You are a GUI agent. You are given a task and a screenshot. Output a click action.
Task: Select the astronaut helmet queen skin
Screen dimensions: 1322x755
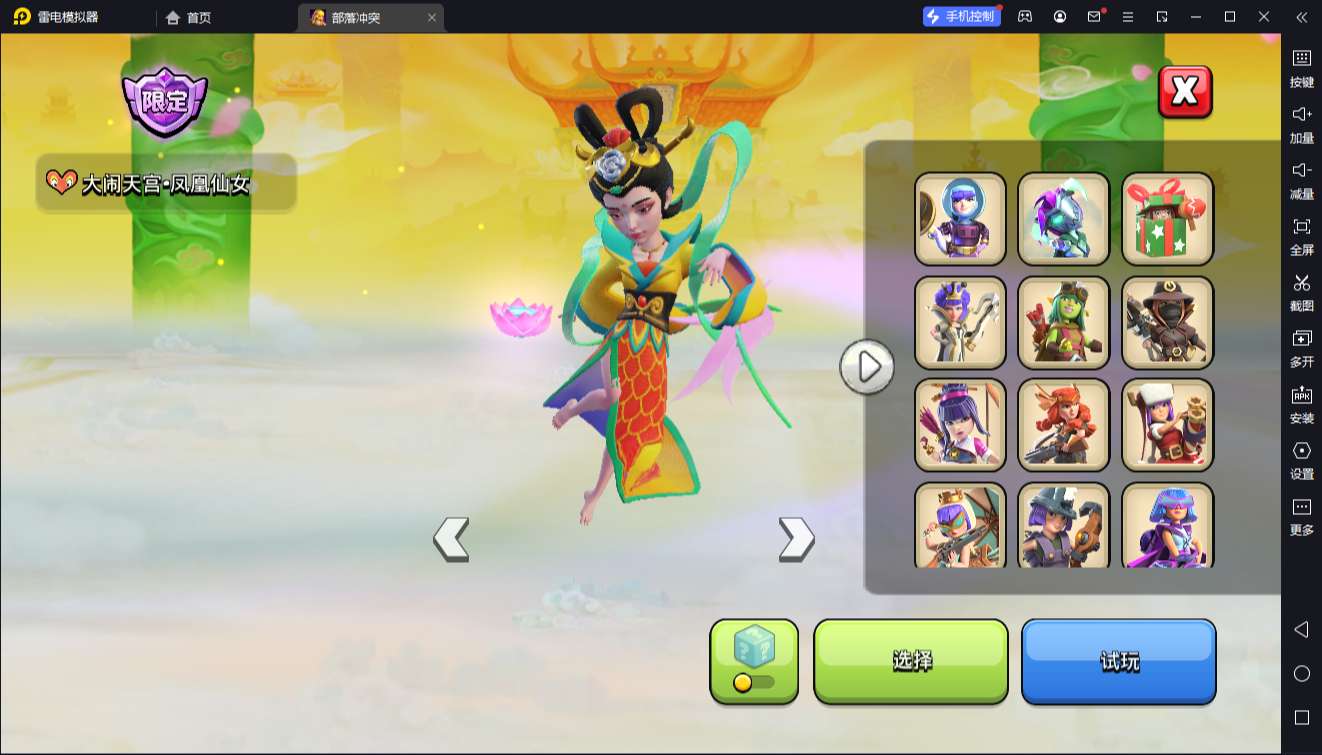[x=960, y=219]
